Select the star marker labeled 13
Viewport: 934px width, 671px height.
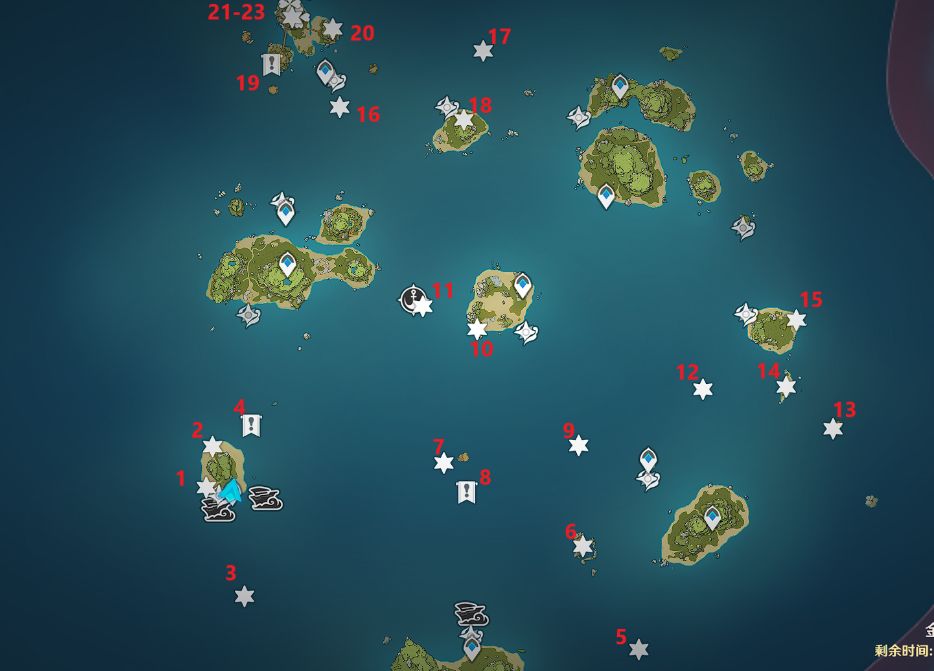(833, 428)
